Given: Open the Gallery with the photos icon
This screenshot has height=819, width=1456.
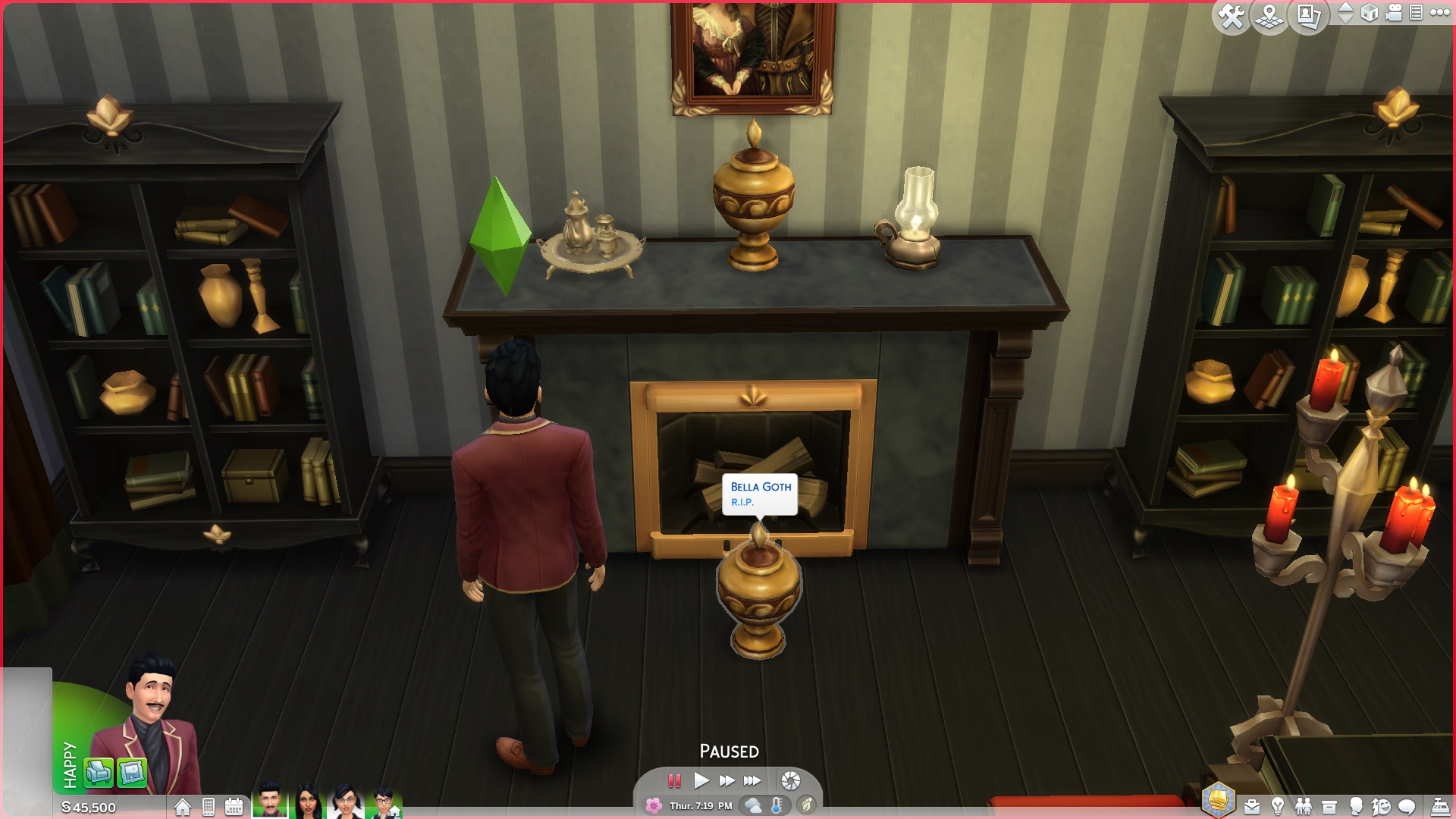Looking at the screenshot, I should (1307, 15).
